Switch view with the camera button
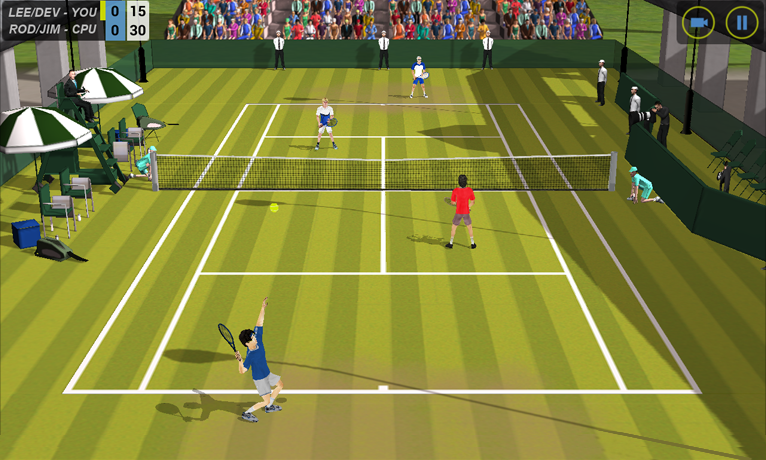Image resolution: width=766 pixels, height=460 pixels. [x=699, y=22]
